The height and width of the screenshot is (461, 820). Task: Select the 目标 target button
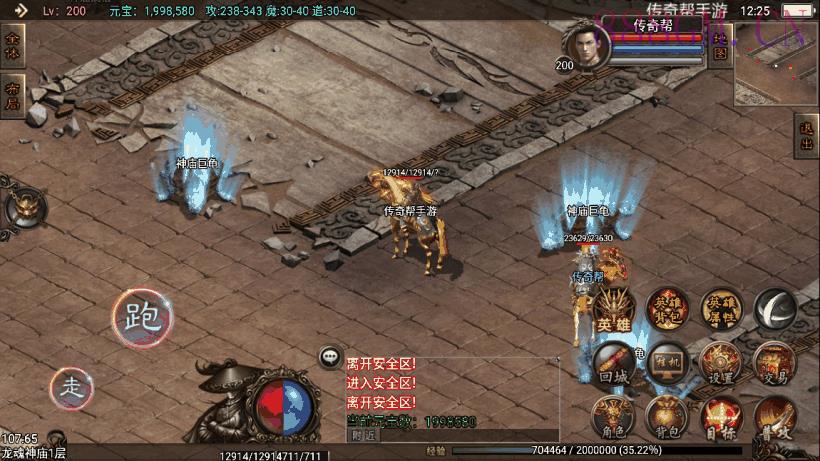[x=720, y=419]
